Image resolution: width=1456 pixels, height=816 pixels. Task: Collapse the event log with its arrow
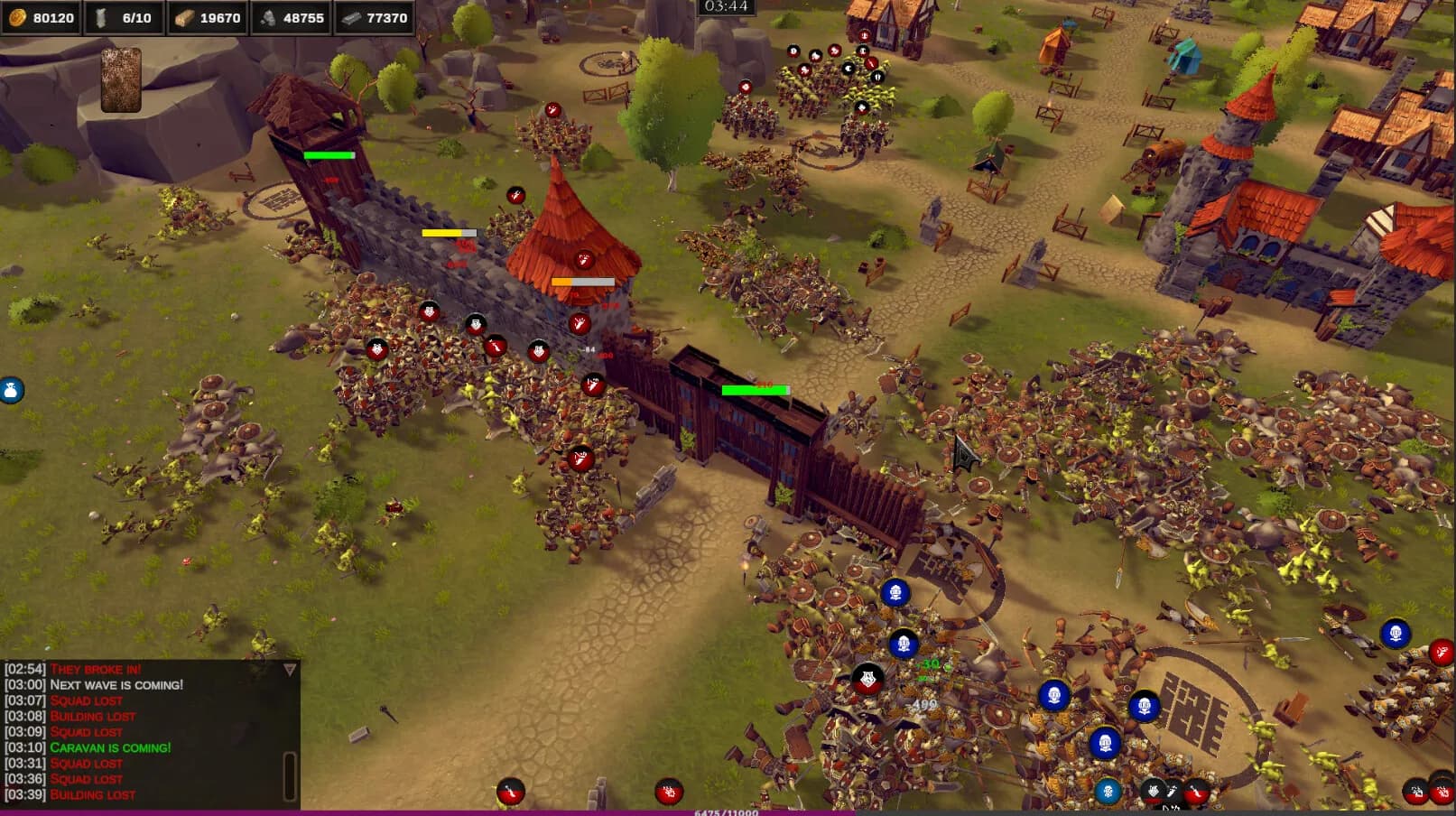290,670
